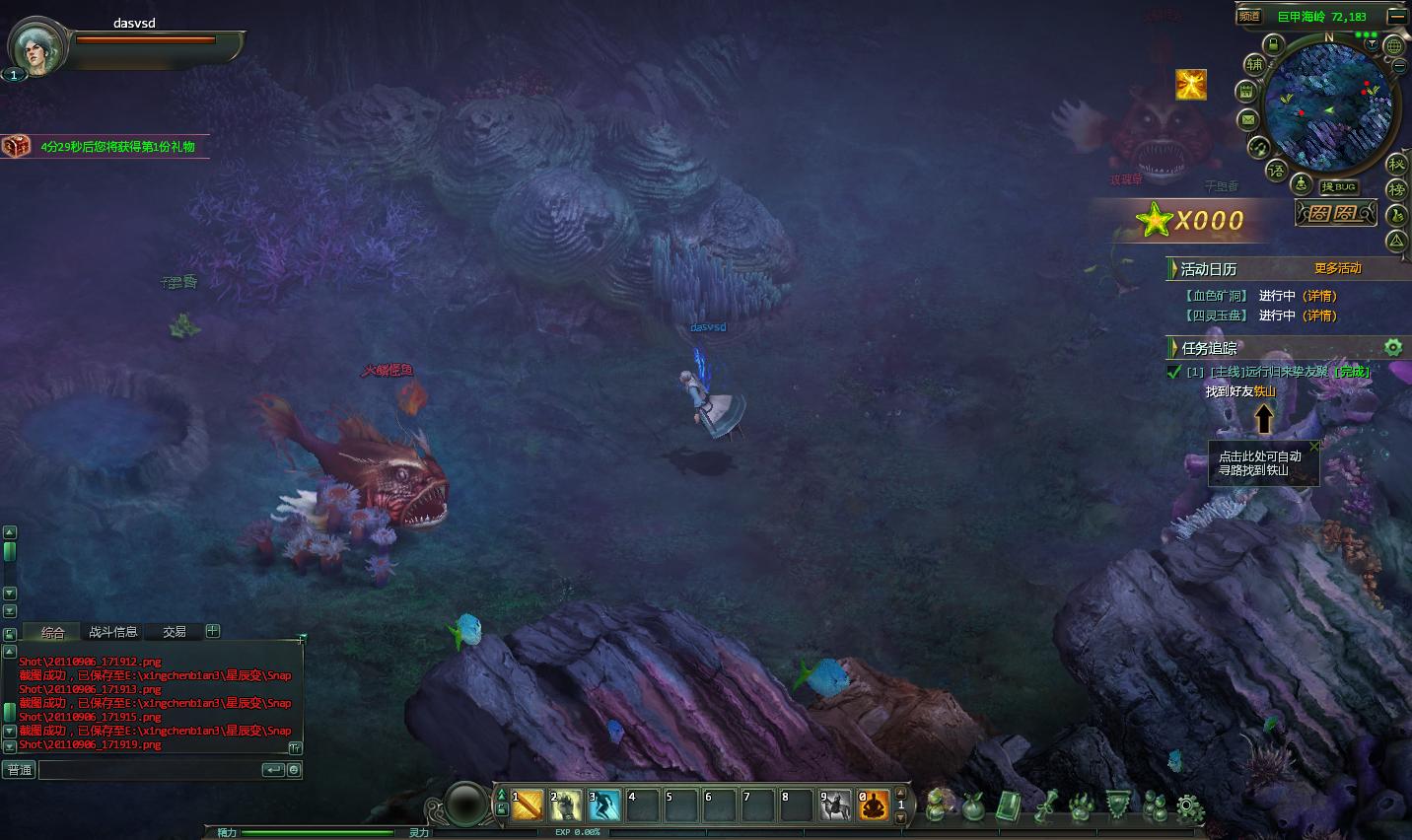
Task: Switch to the 交易 chat tab
Action: coord(175,632)
